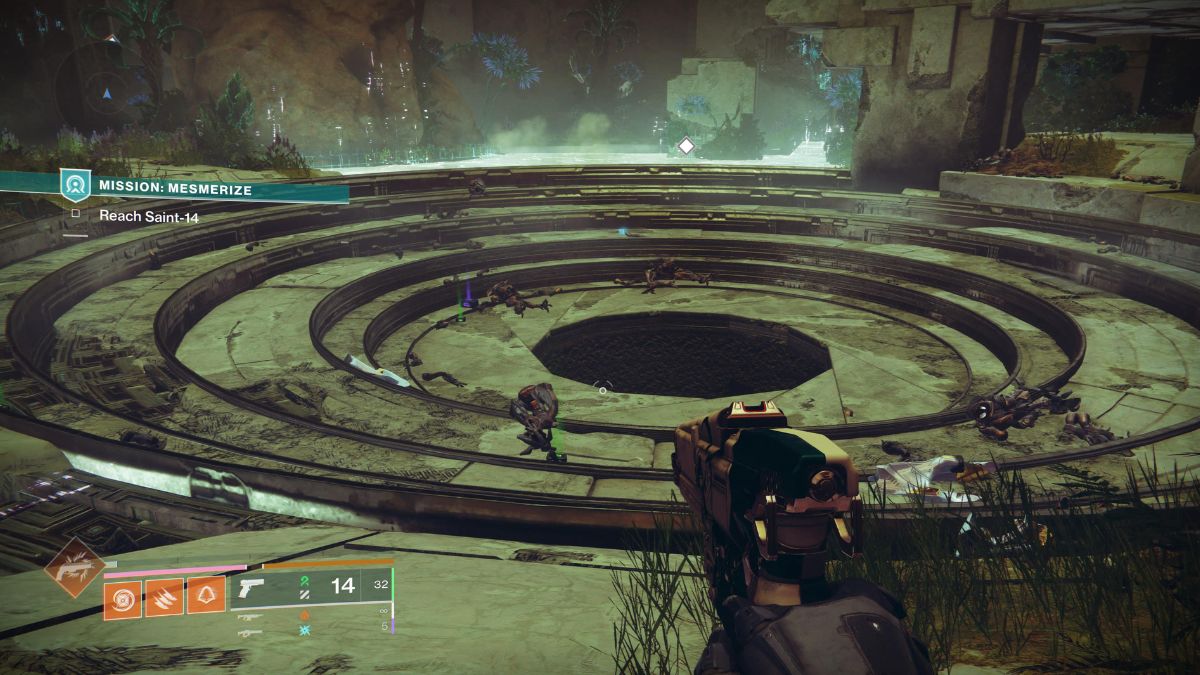This screenshot has height=675, width=1200.
Task: Select the equipped sidearm weapon slot
Action: point(253,587)
